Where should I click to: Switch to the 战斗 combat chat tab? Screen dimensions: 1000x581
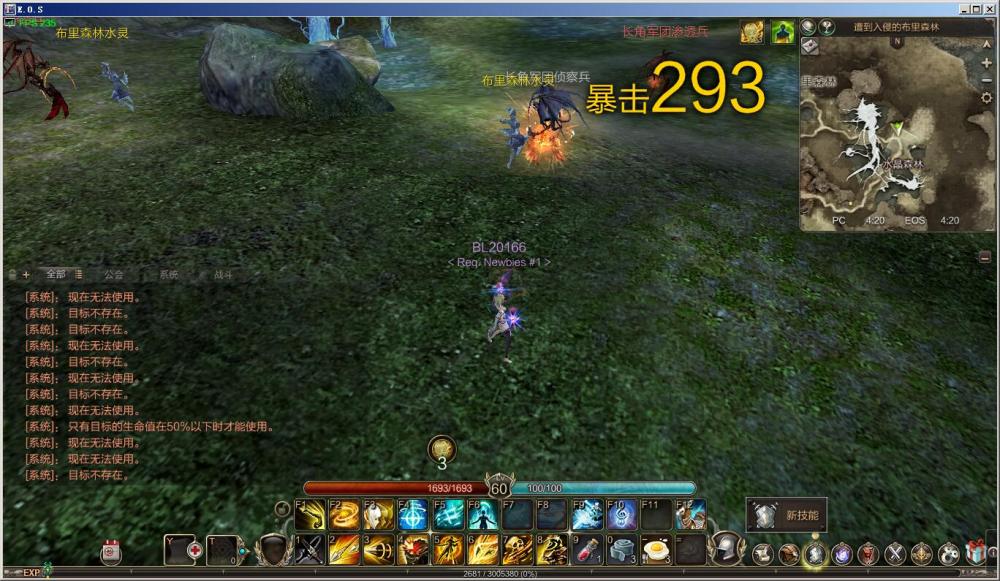coord(223,274)
